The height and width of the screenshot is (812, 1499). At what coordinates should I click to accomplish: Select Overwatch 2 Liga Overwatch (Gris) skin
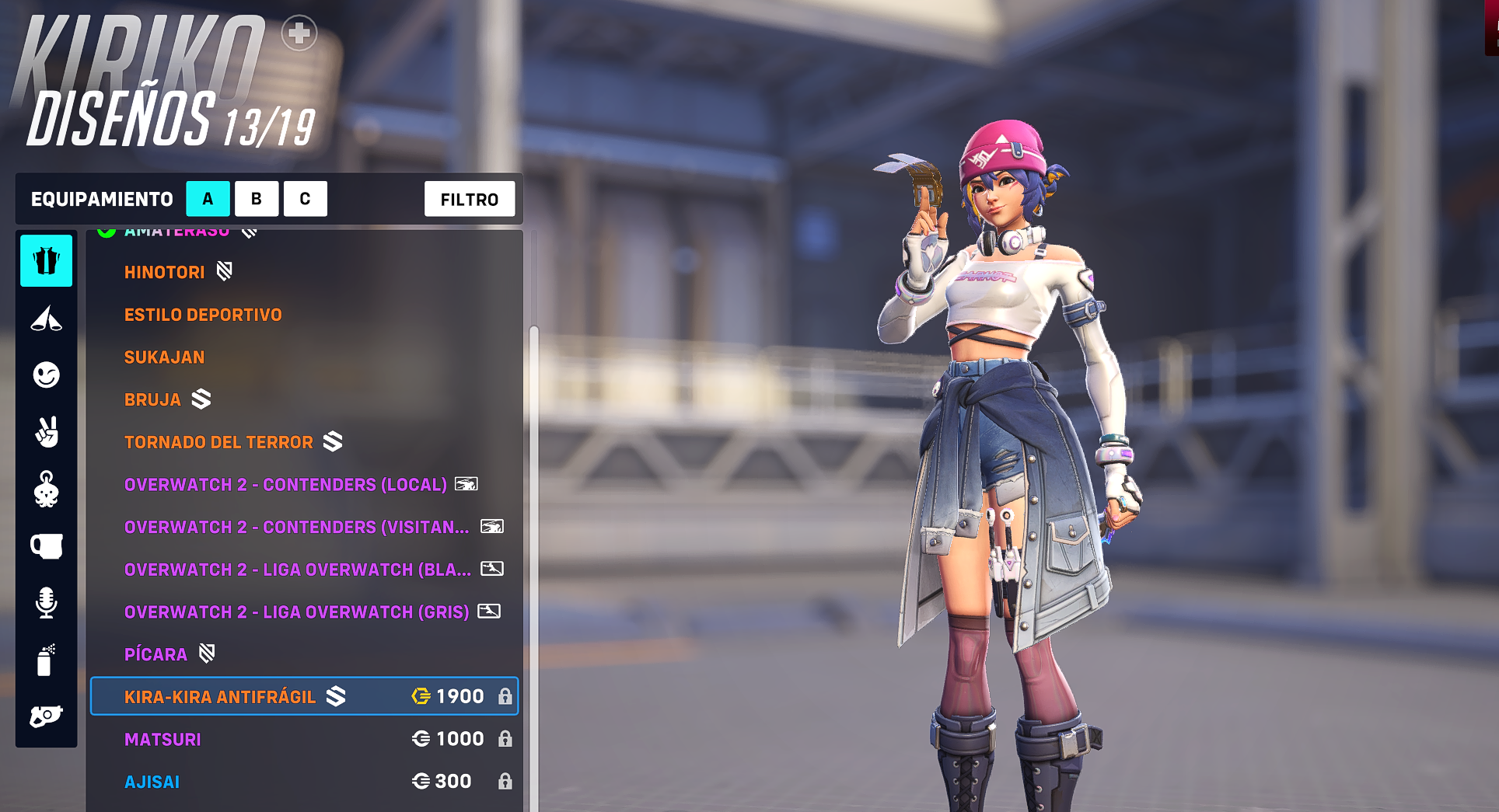[296, 612]
